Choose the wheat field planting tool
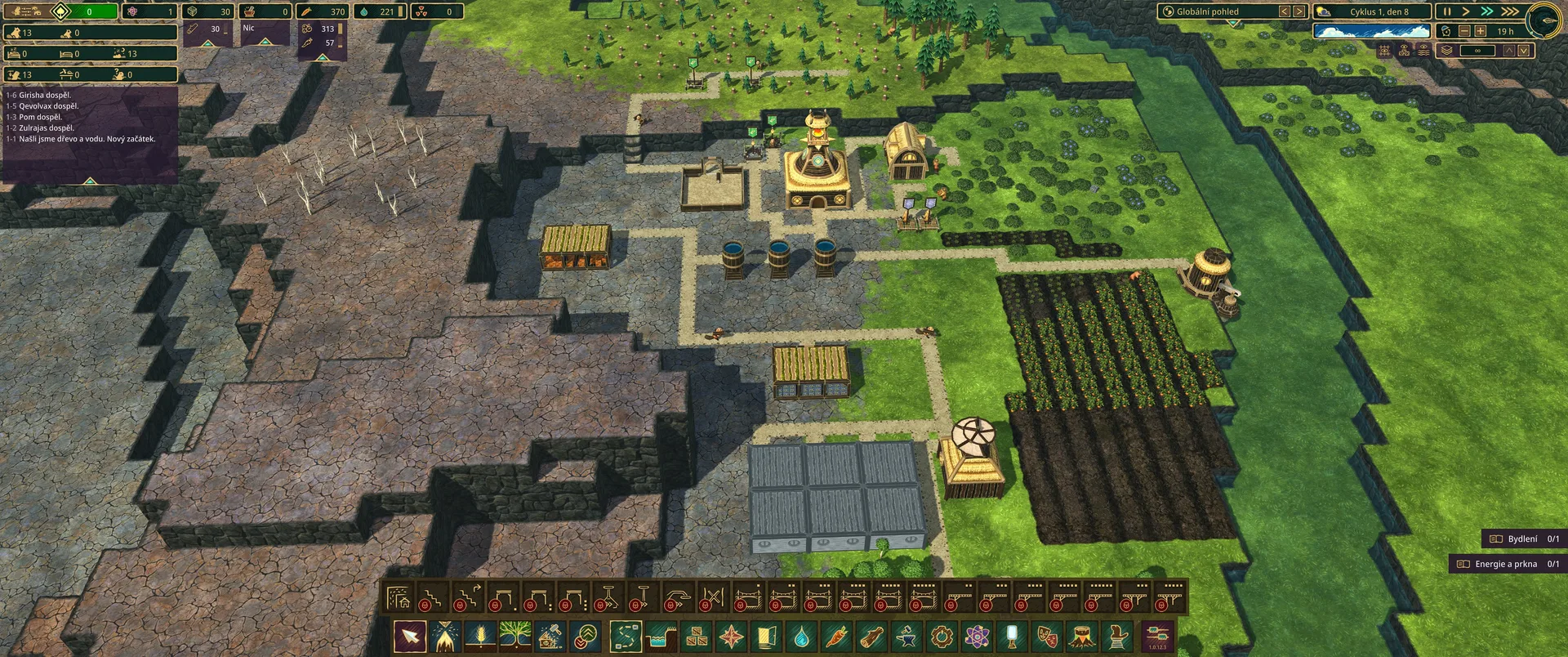1568x657 pixels. (480, 637)
